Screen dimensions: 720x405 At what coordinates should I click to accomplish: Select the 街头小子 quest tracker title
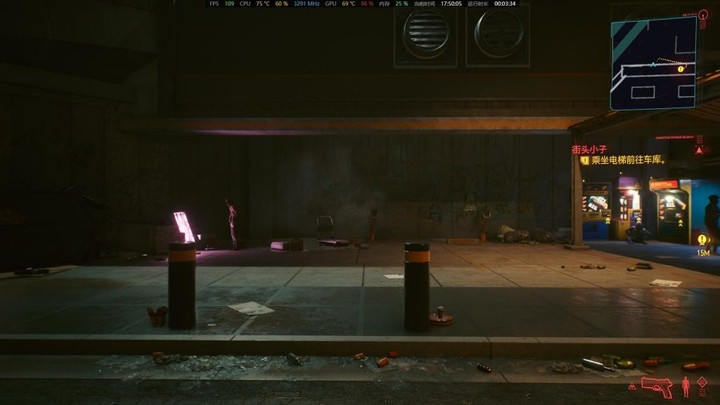589,149
